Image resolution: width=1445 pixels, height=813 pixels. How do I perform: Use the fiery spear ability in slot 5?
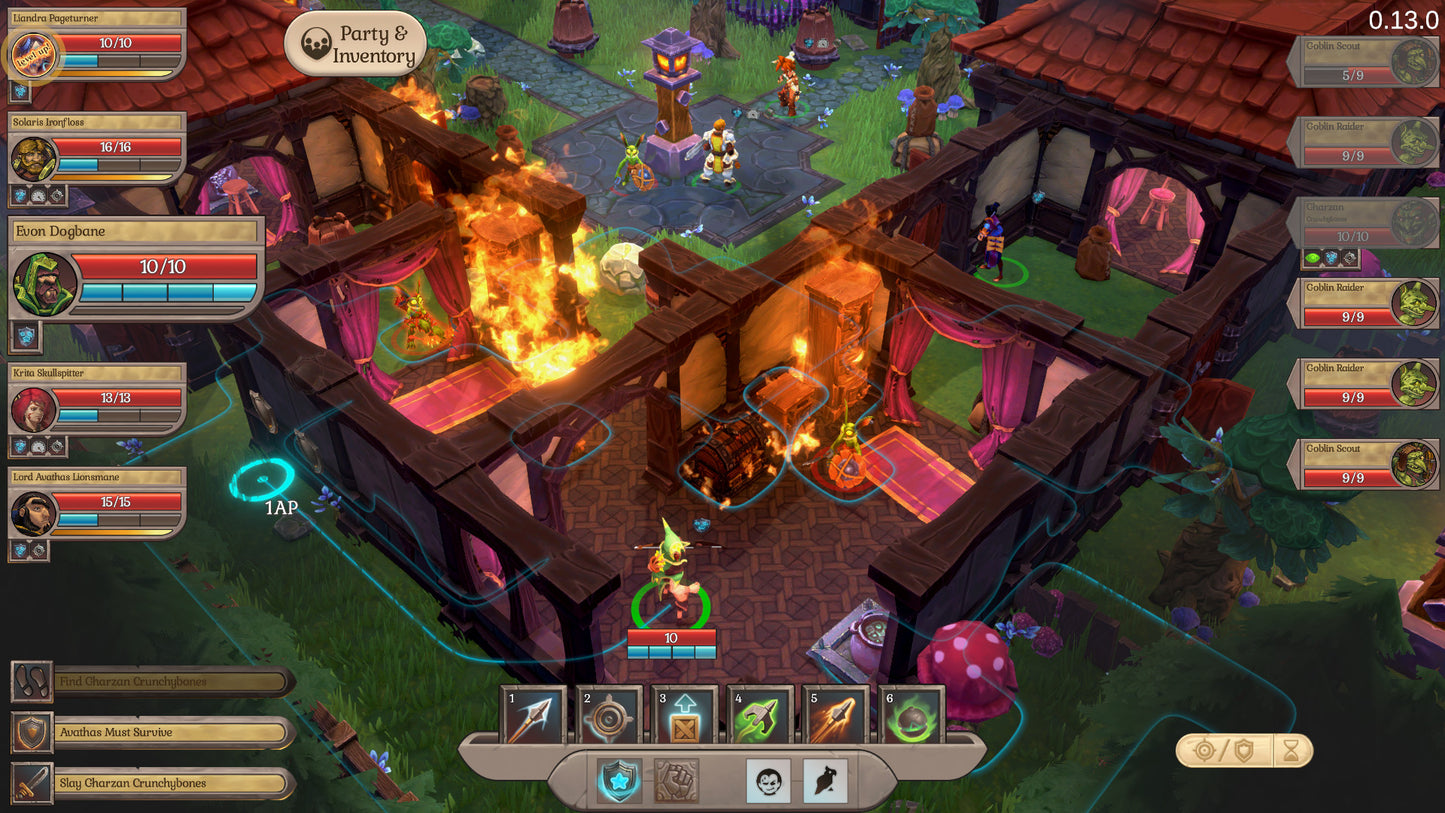(x=835, y=716)
